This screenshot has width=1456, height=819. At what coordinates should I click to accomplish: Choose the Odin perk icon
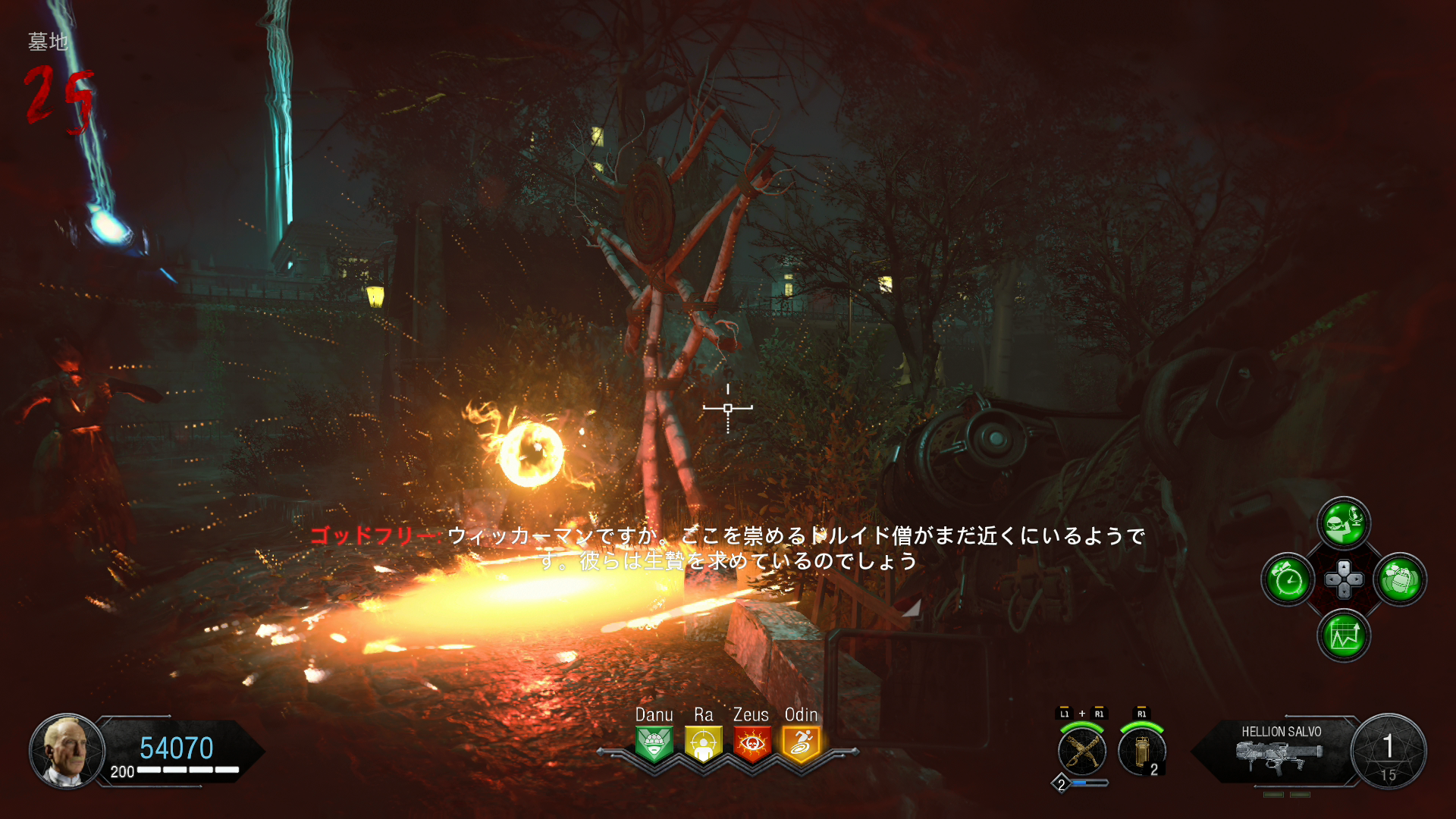point(801,744)
